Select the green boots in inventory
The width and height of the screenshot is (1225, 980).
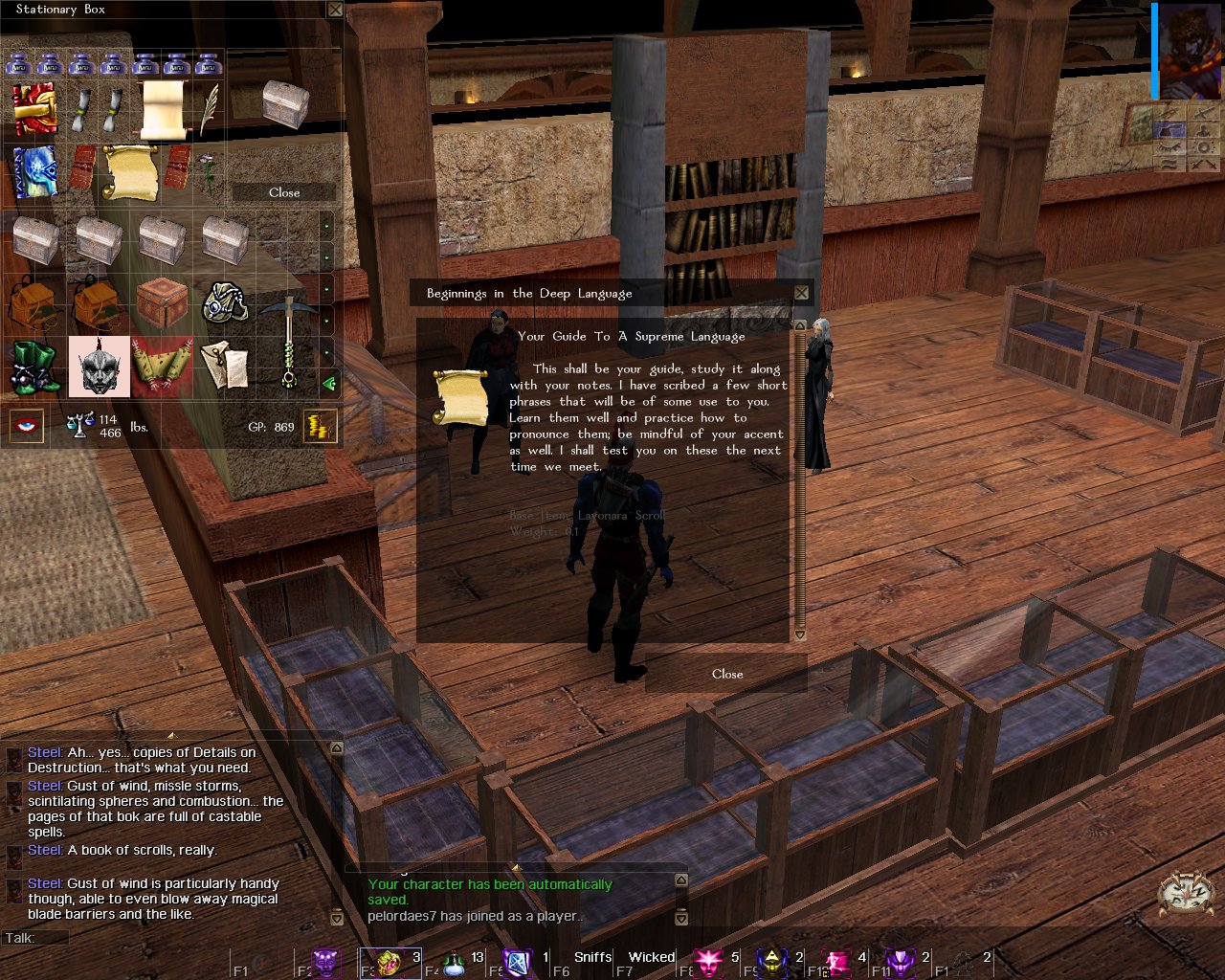click(x=35, y=367)
